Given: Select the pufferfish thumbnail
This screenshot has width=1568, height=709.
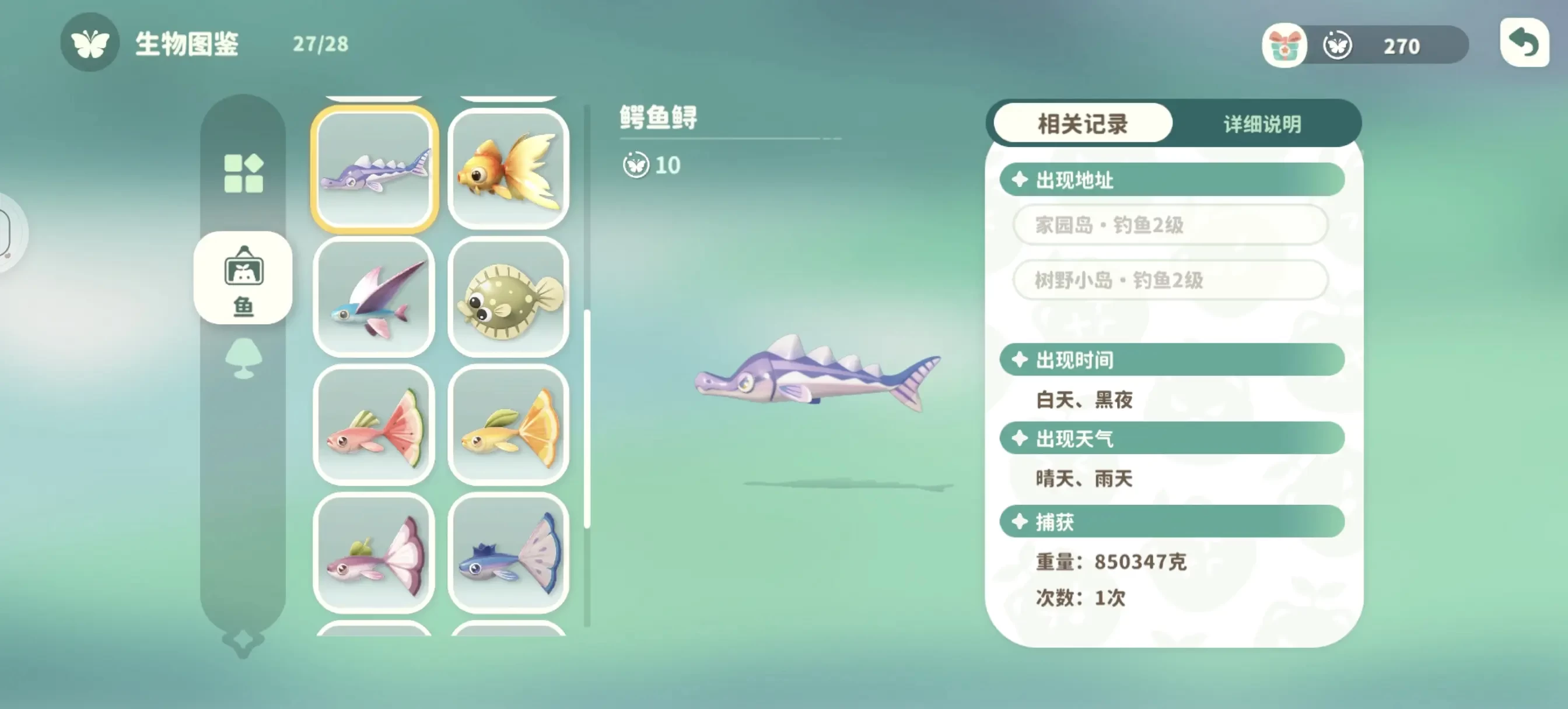Looking at the screenshot, I should point(510,300).
